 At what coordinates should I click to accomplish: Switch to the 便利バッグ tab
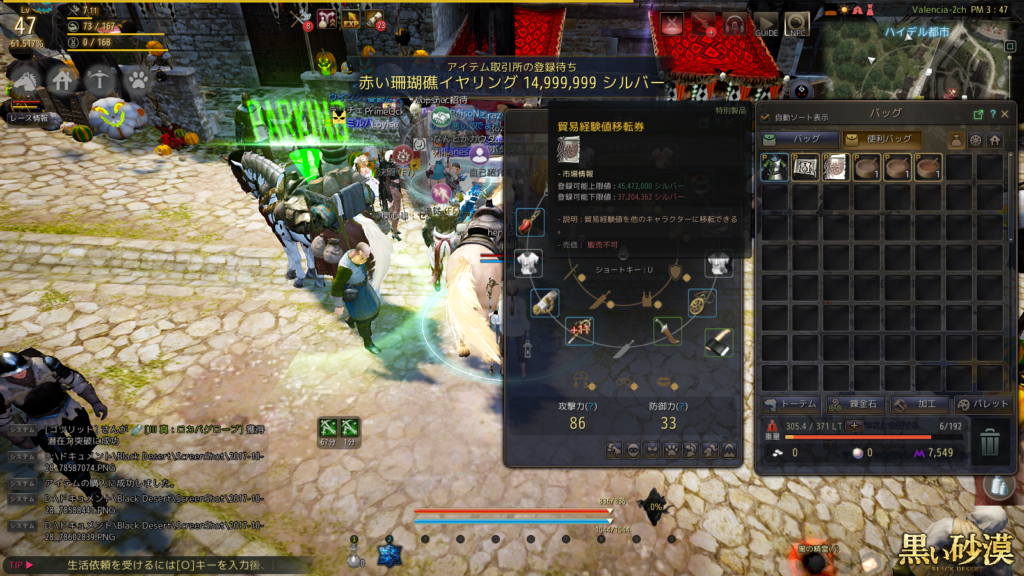(x=882, y=140)
